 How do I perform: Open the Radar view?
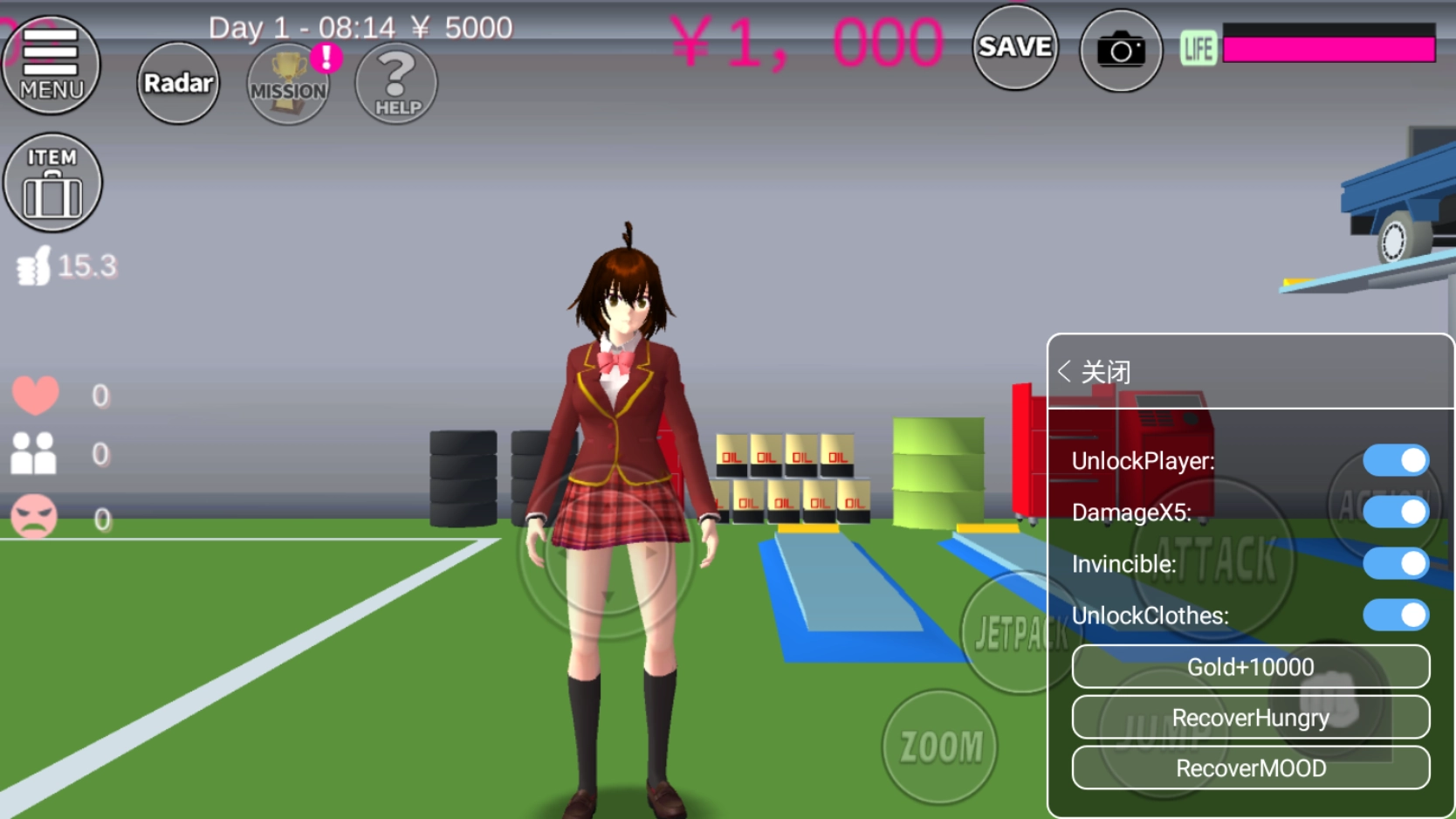click(177, 84)
